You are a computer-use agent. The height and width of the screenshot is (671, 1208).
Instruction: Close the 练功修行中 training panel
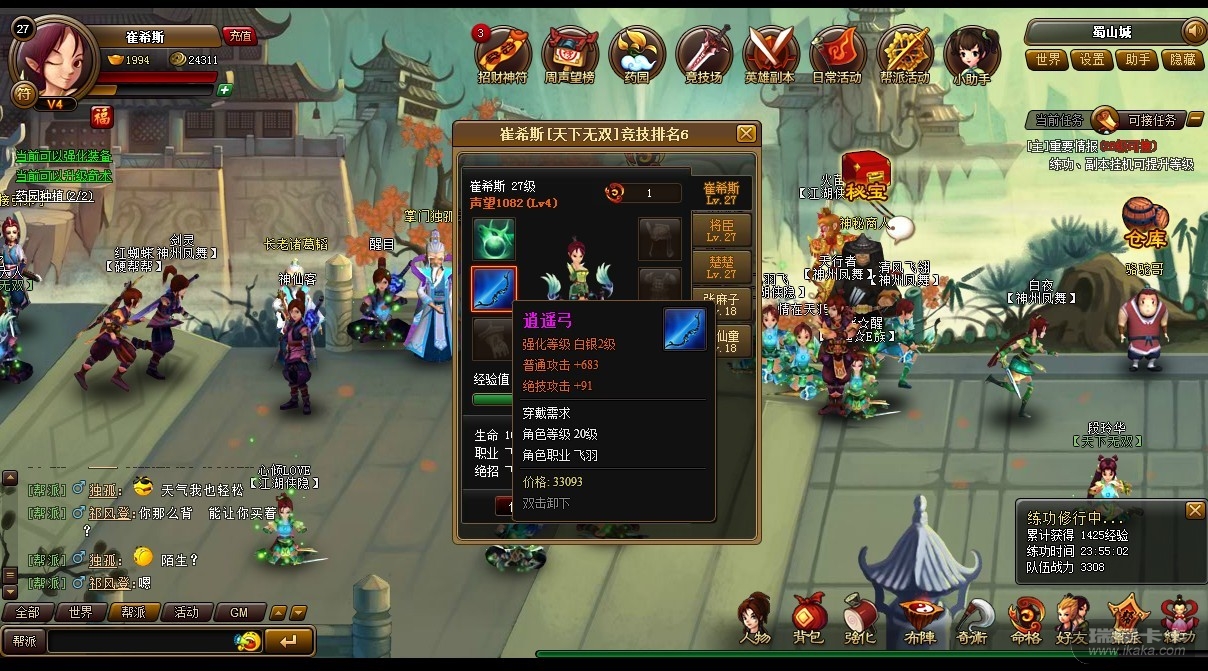pyautogui.click(x=1194, y=511)
